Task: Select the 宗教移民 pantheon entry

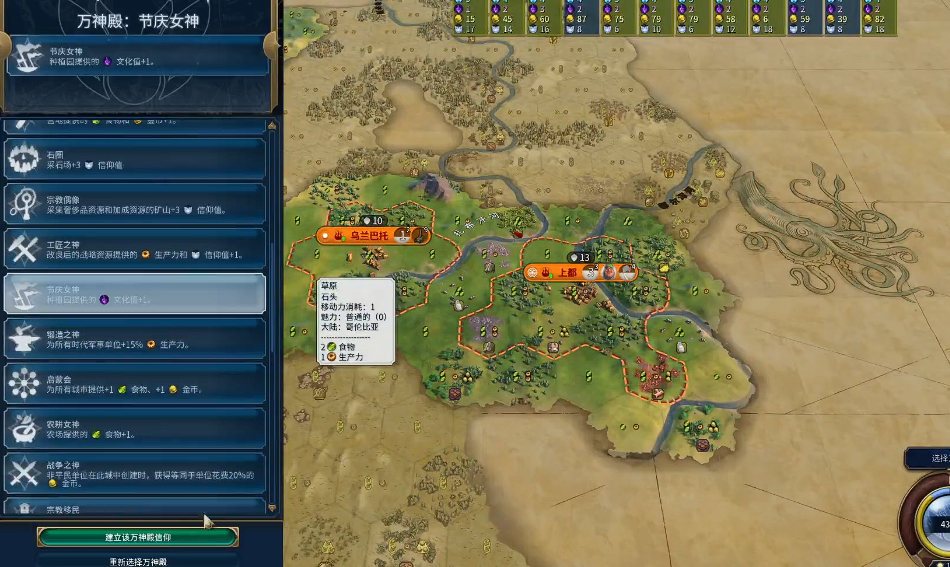Action: [x=135, y=508]
